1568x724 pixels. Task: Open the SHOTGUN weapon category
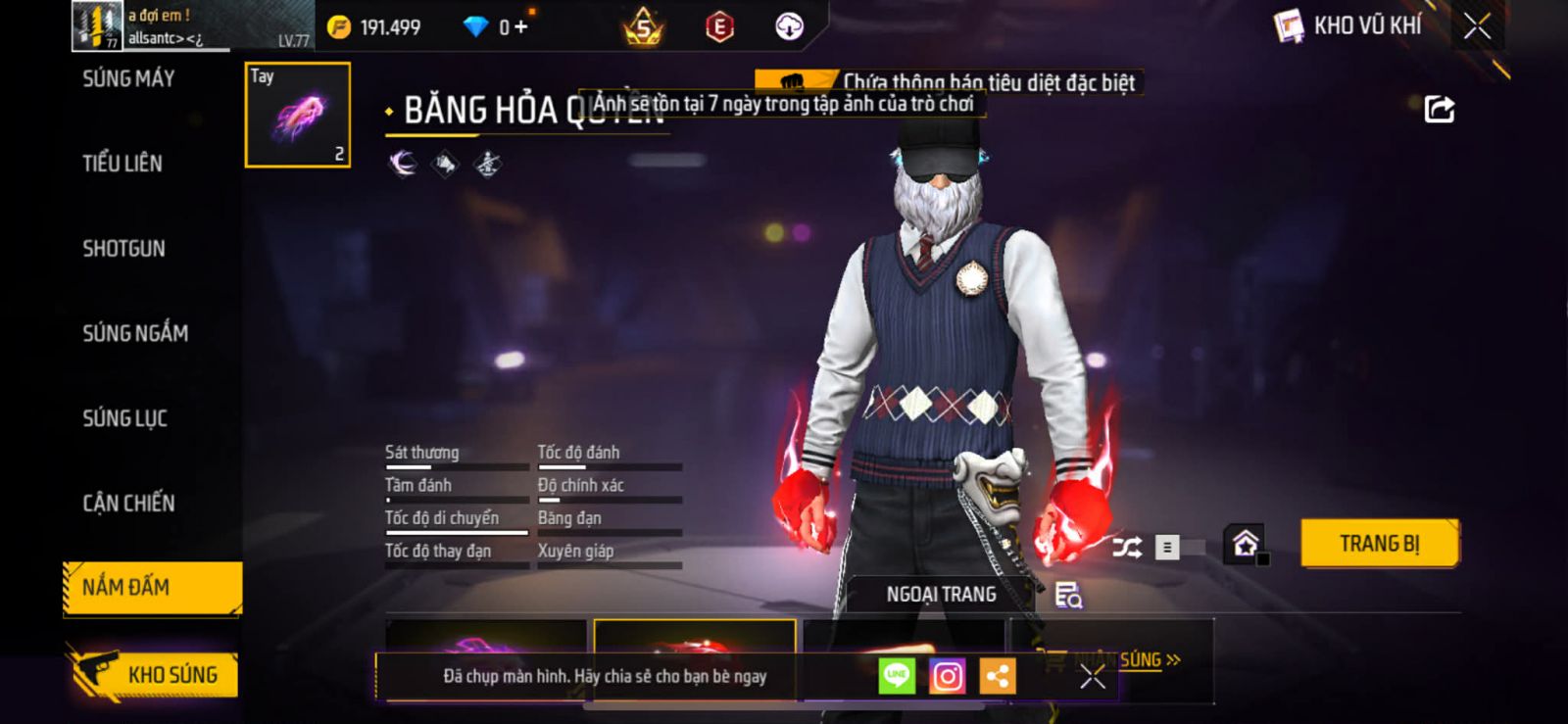coord(124,249)
